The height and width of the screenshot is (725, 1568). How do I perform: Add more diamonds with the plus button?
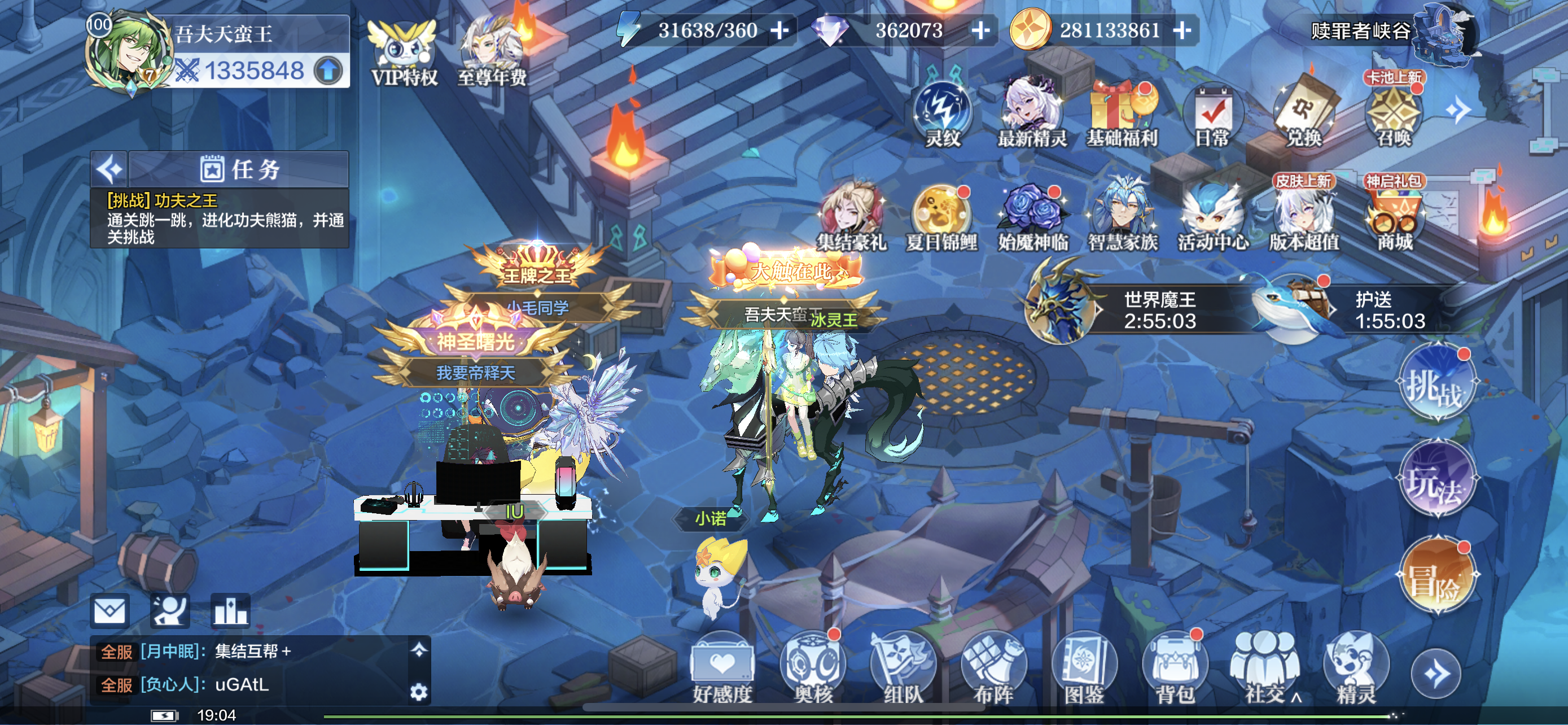point(980,30)
